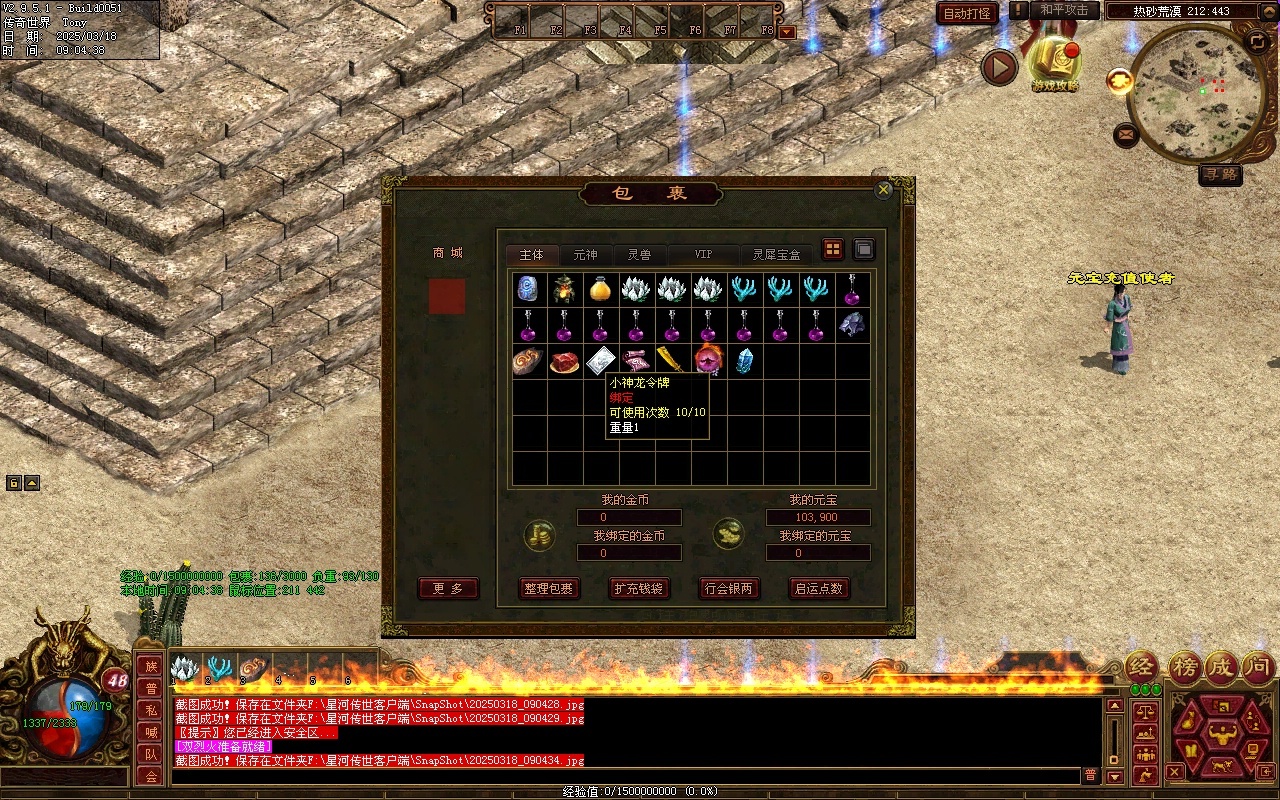Open the mail envelope icon
This screenshot has height=800, width=1280.
(1126, 134)
